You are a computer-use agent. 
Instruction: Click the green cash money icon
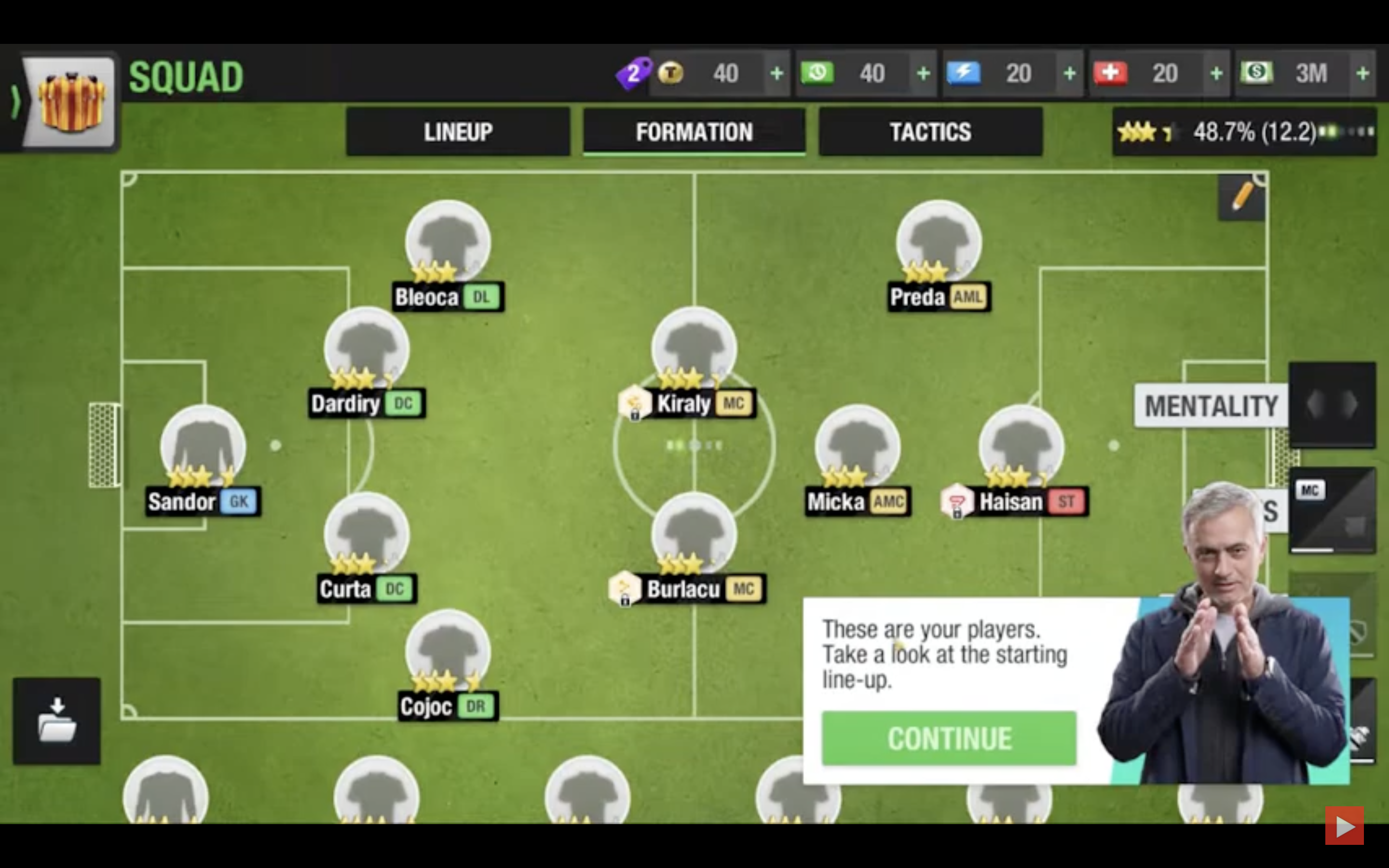point(1257,73)
